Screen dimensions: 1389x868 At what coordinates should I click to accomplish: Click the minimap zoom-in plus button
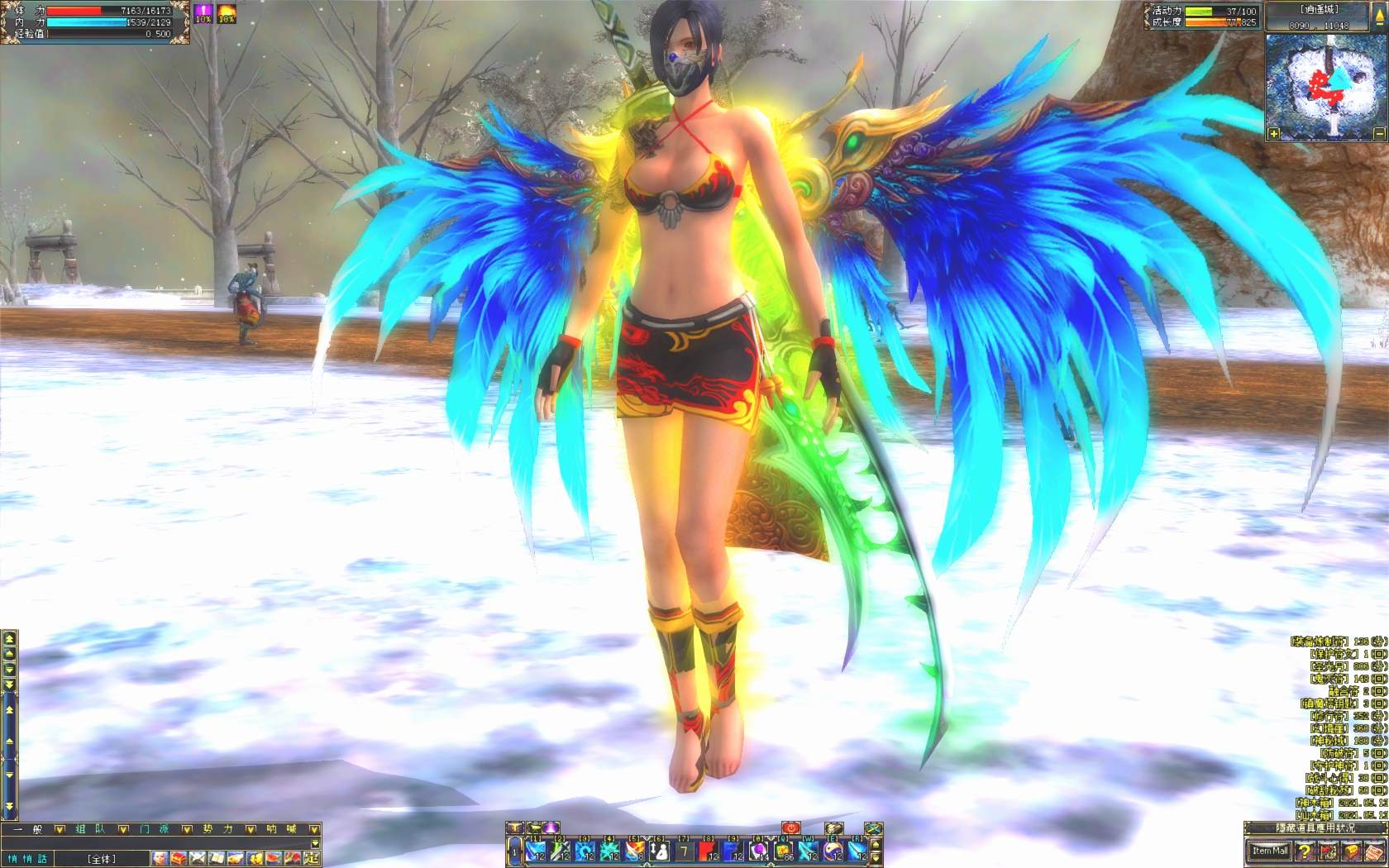pyautogui.click(x=1274, y=133)
